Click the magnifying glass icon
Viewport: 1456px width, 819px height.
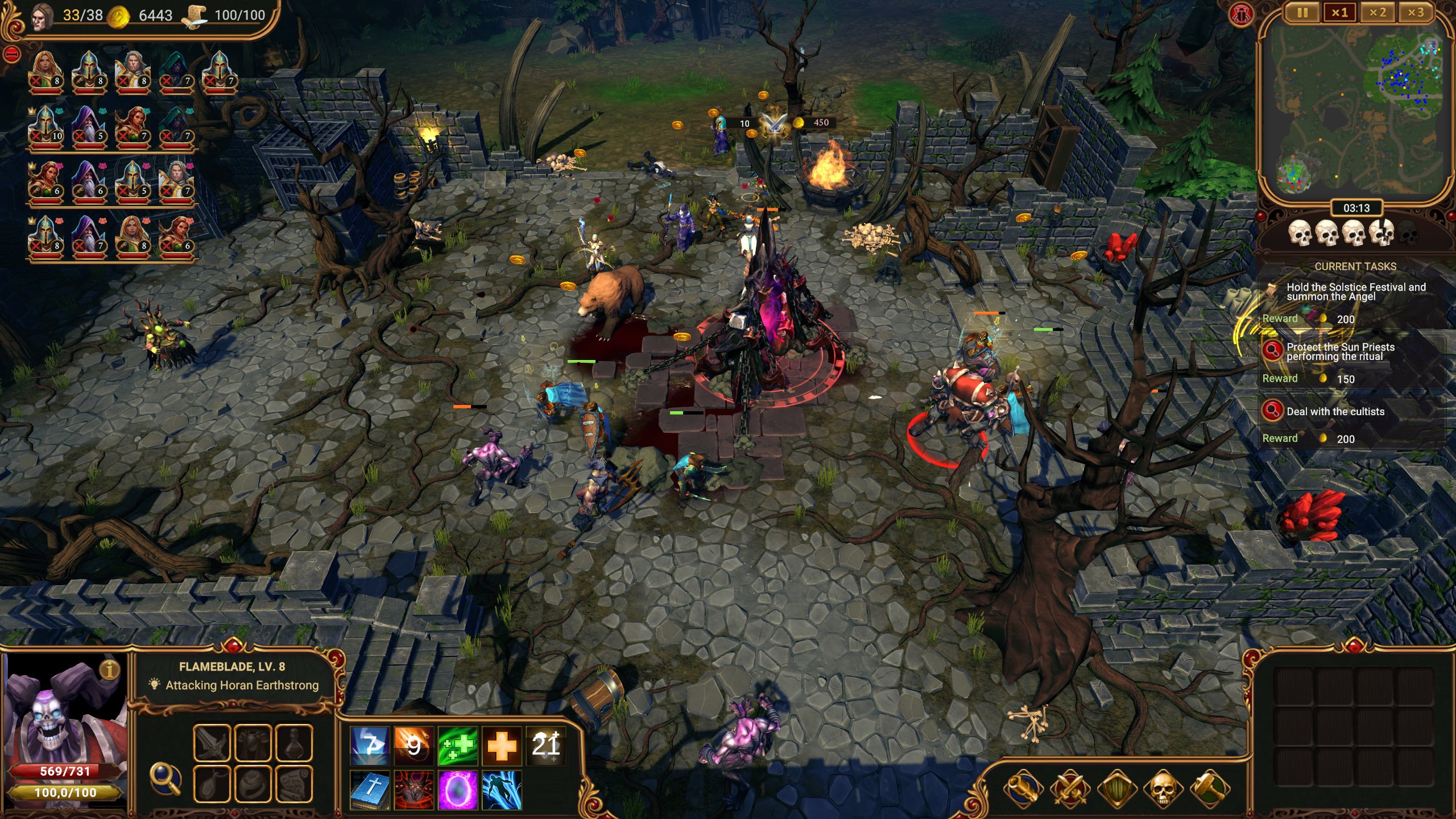coord(165,778)
